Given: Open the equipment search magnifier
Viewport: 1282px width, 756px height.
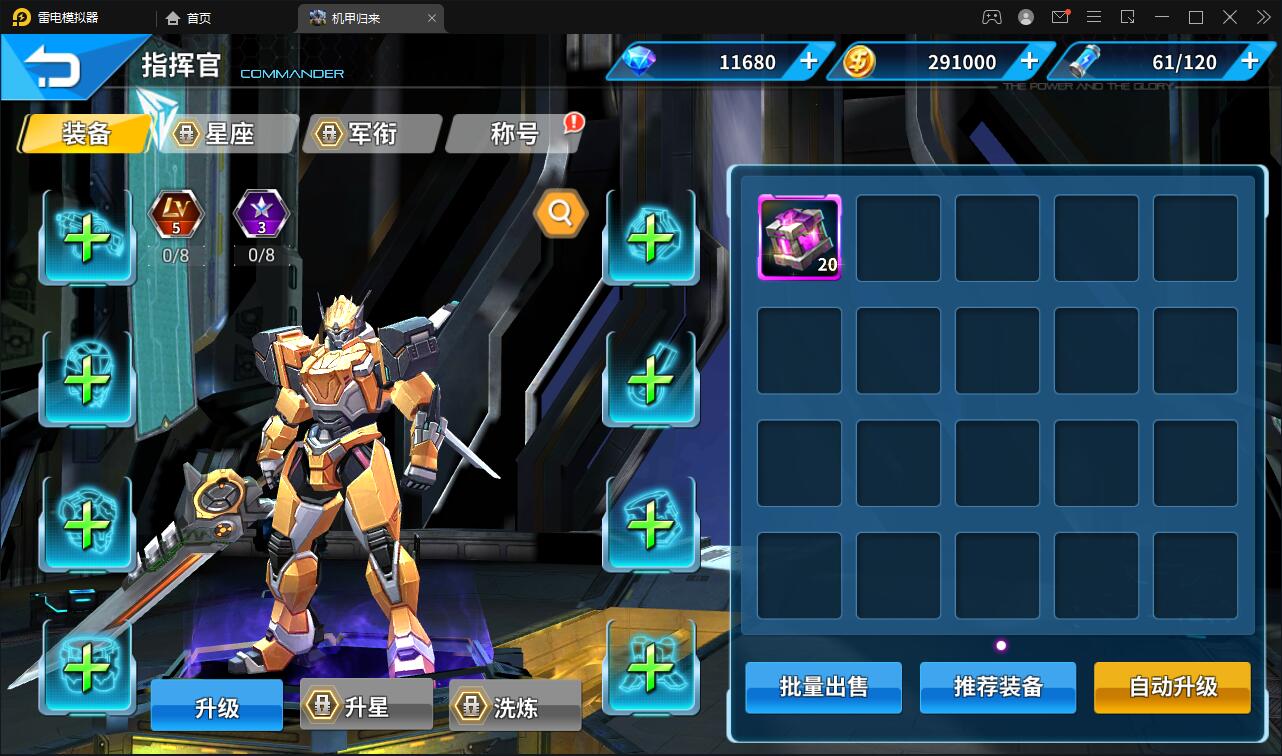Looking at the screenshot, I should point(560,214).
